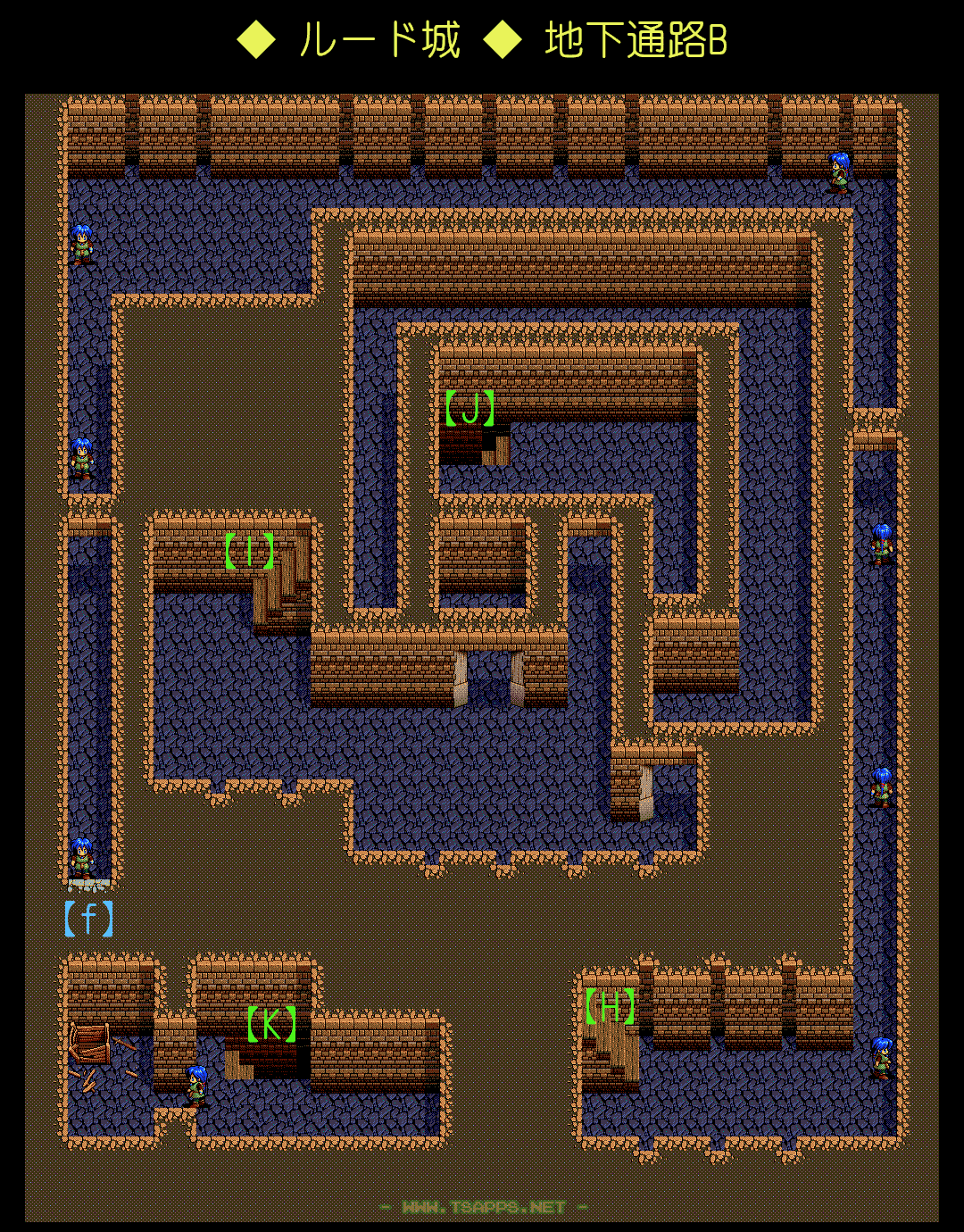Select the green H stairway marker
The height and width of the screenshot is (1232, 964).
pyautogui.click(x=611, y=1007)
